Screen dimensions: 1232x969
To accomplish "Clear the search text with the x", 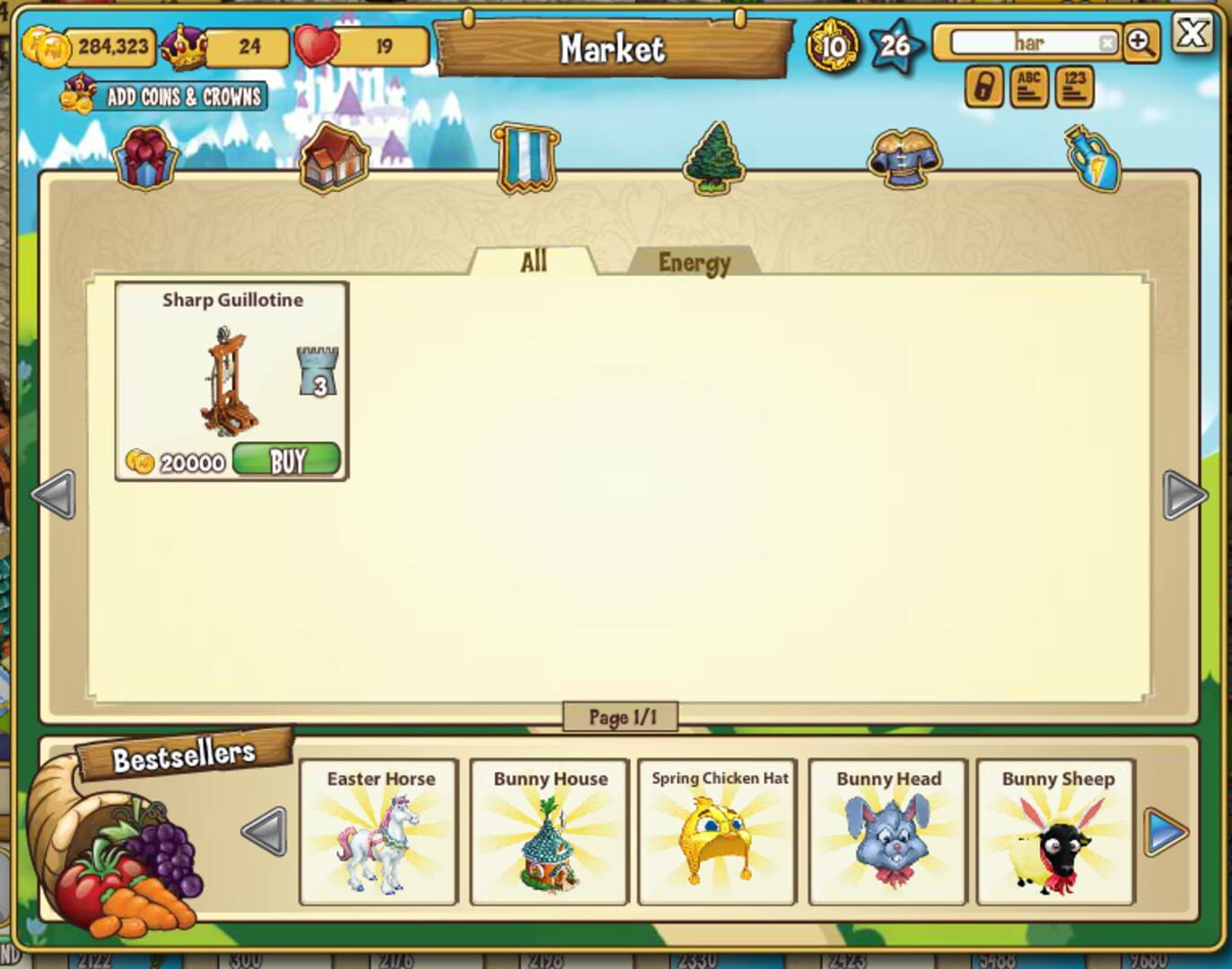I will click(1107, 41).
